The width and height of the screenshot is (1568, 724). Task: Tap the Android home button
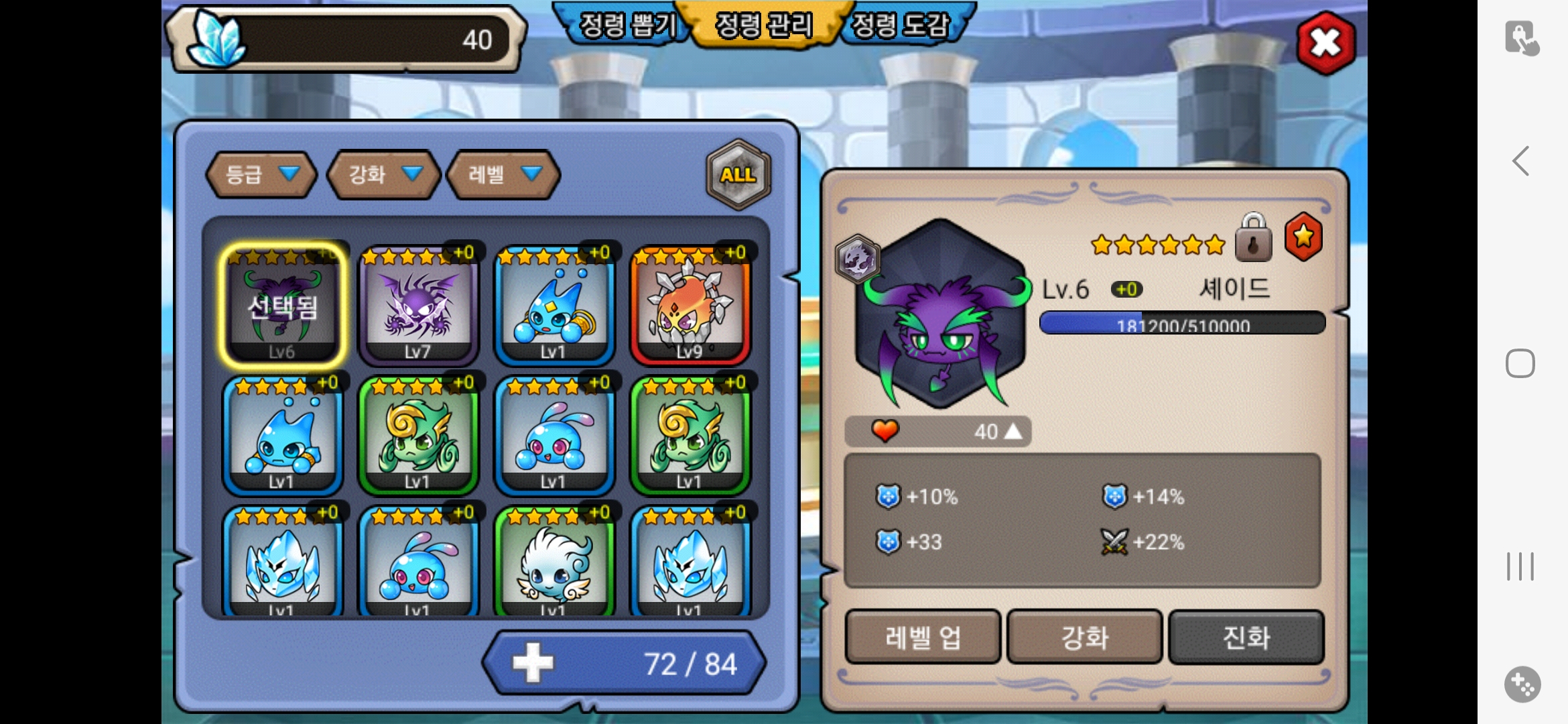click(x=1520, y=363)
